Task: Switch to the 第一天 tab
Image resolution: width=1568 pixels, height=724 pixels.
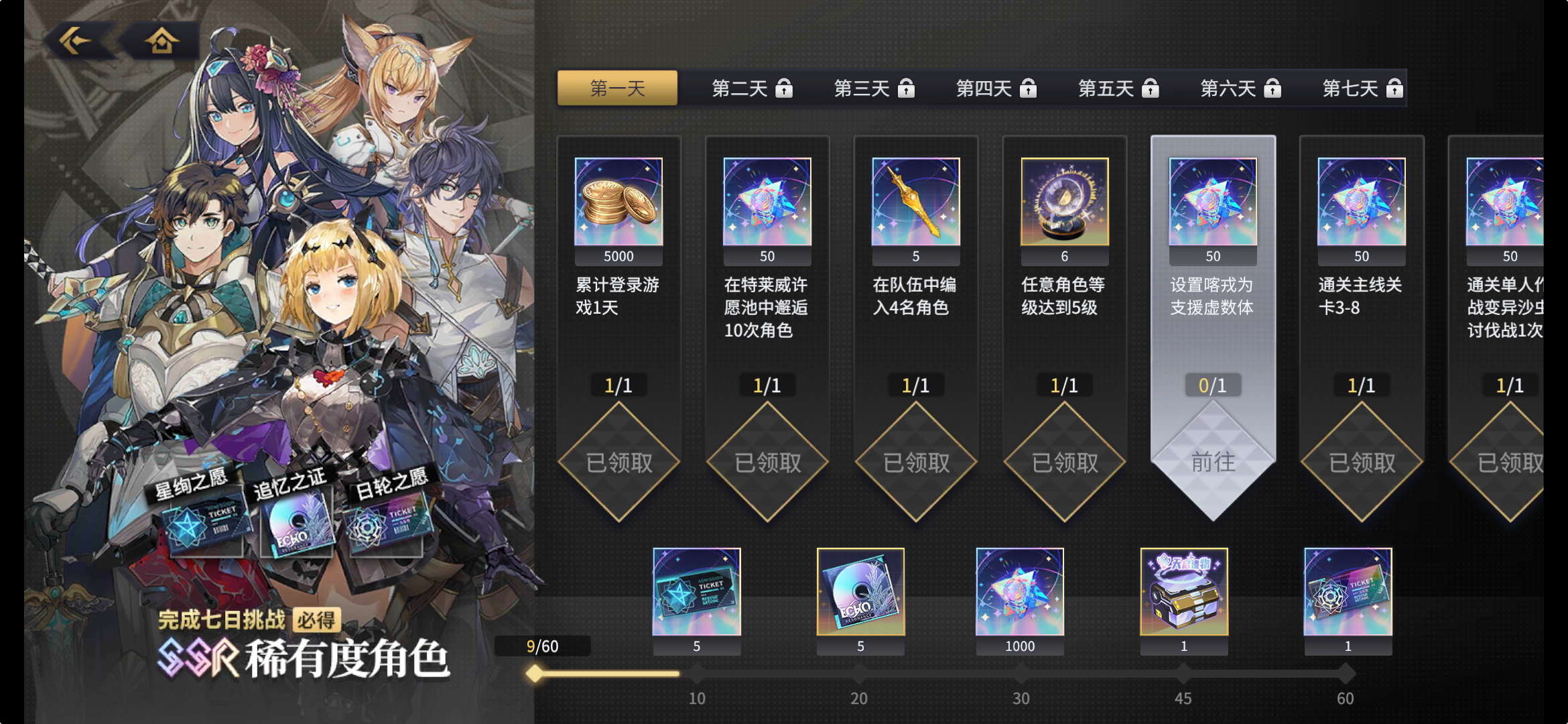Action: click(617, 88)
